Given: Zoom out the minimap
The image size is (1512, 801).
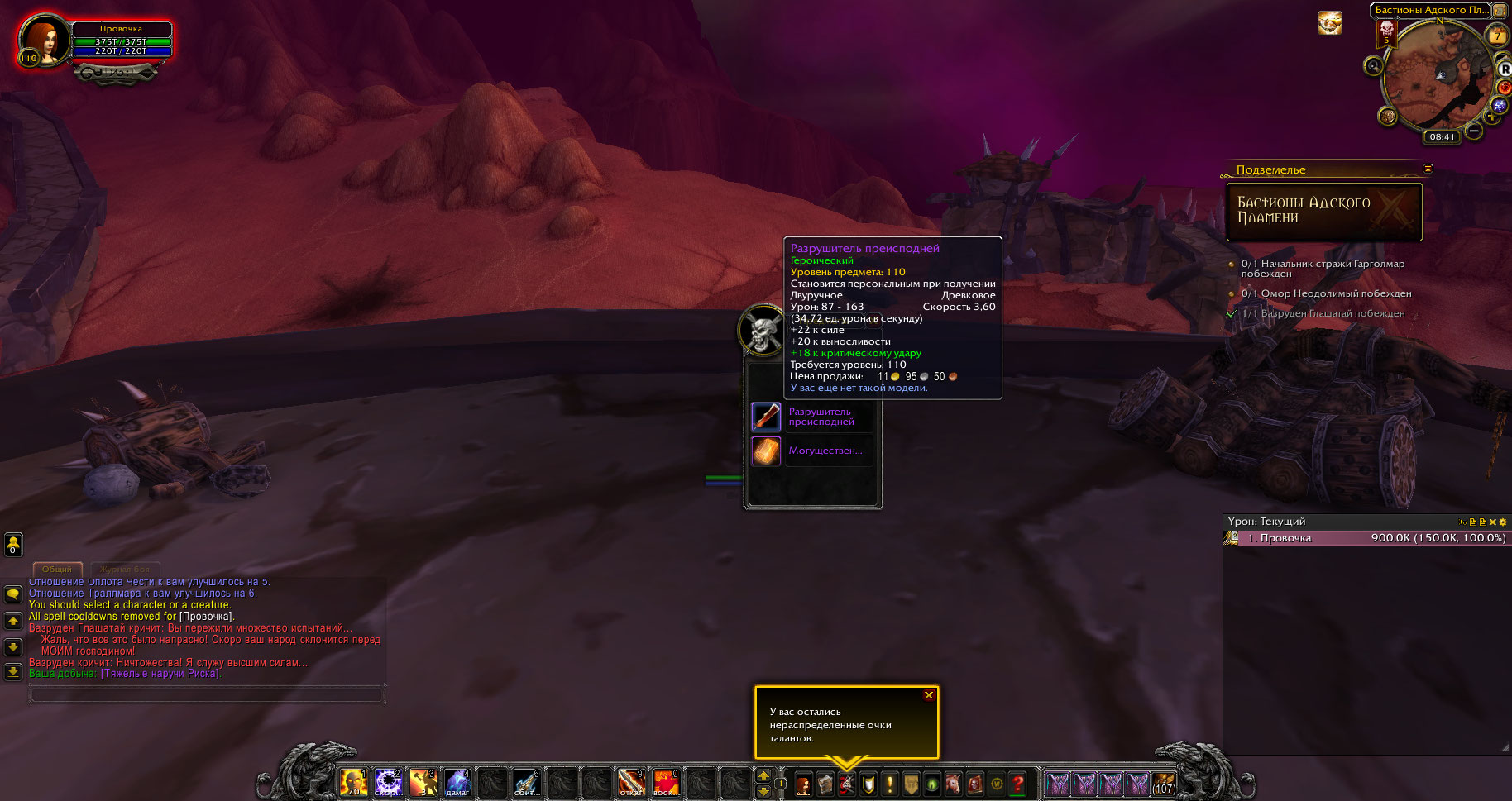Looking at the screenshot, I should [1474, 131].
